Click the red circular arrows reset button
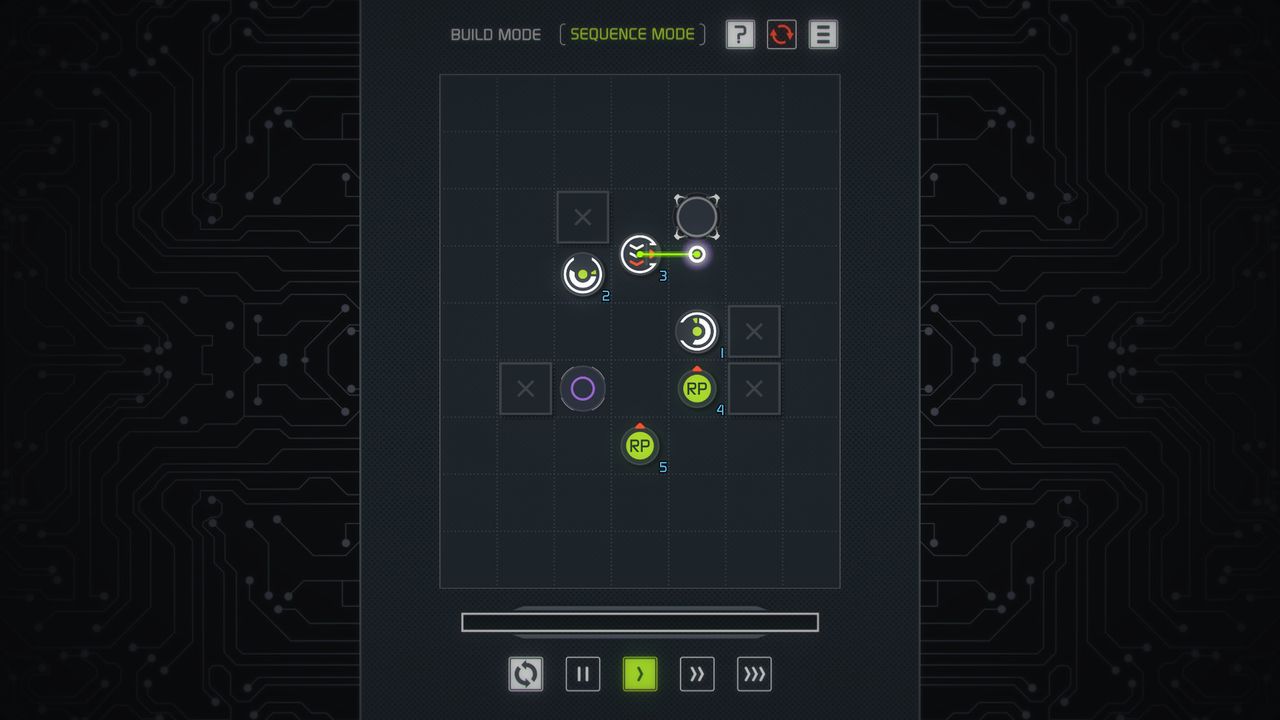The image size is (1280, 720). pos(781,35)
